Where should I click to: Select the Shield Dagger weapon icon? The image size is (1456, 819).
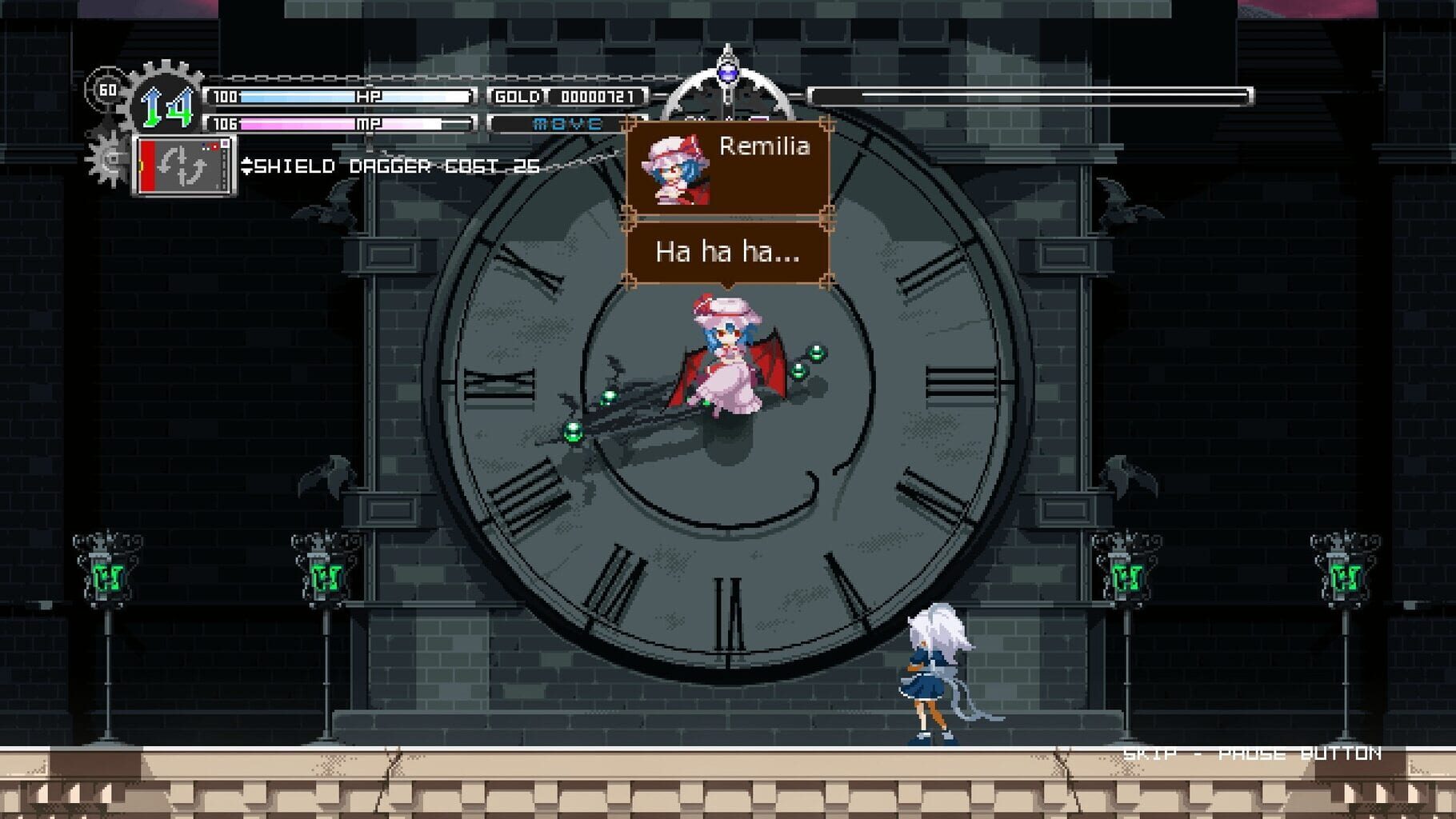click(x=184, y=164)
